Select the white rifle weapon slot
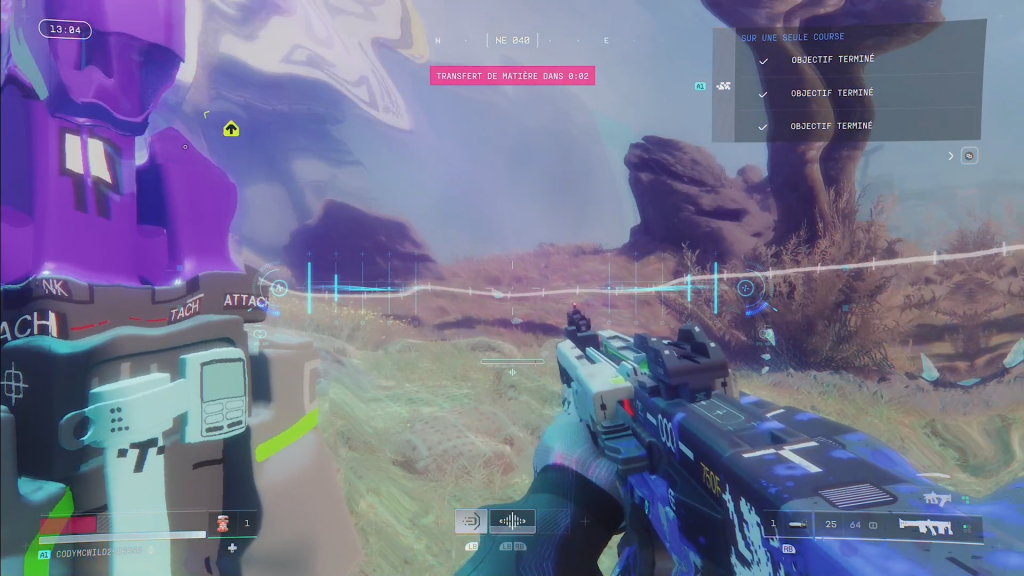Image resolution: width=1024 pixels, height=576 pixels. click(x=925, y=522)
